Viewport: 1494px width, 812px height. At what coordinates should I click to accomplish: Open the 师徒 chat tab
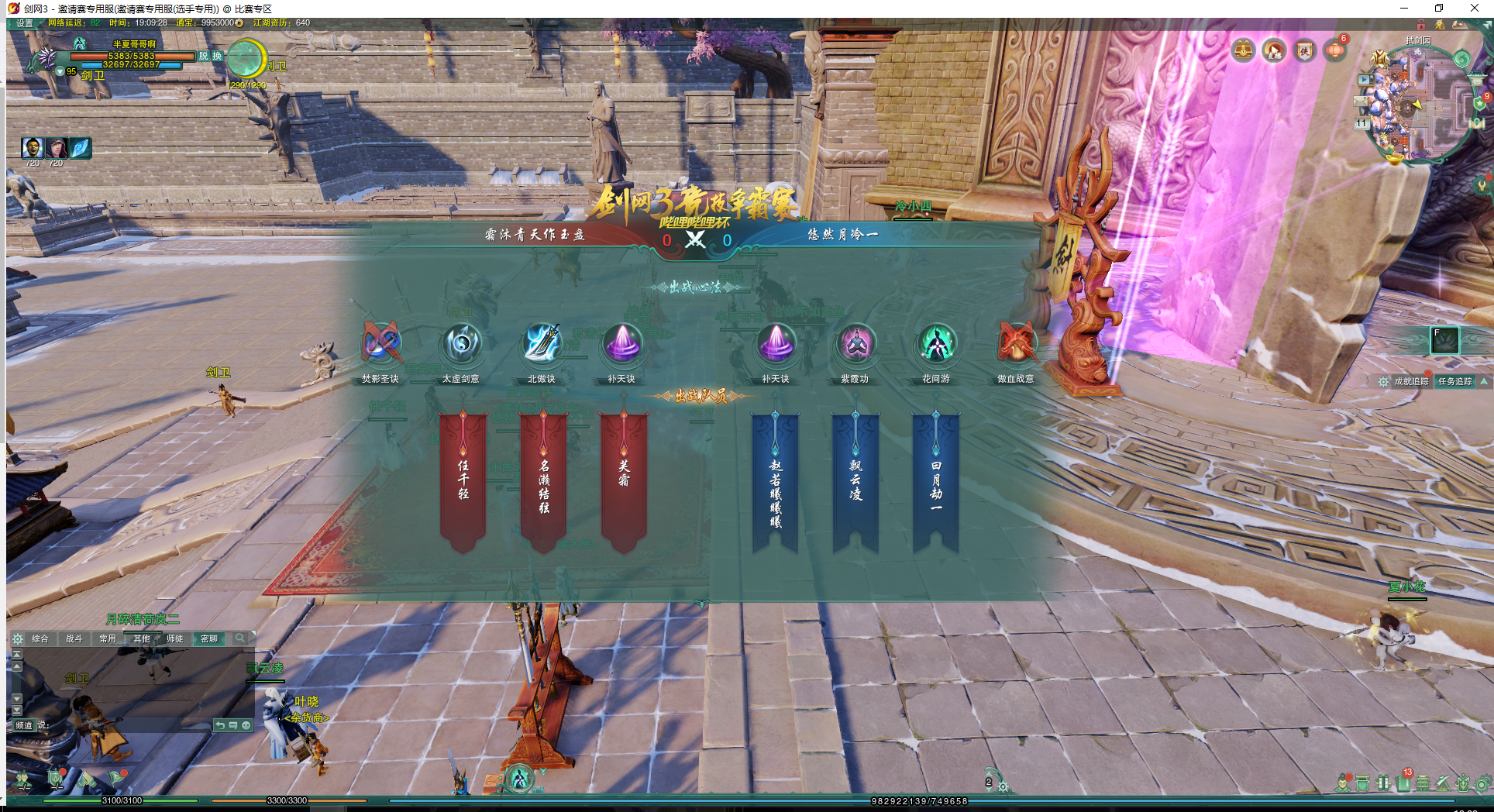click(x=175, y=638)
